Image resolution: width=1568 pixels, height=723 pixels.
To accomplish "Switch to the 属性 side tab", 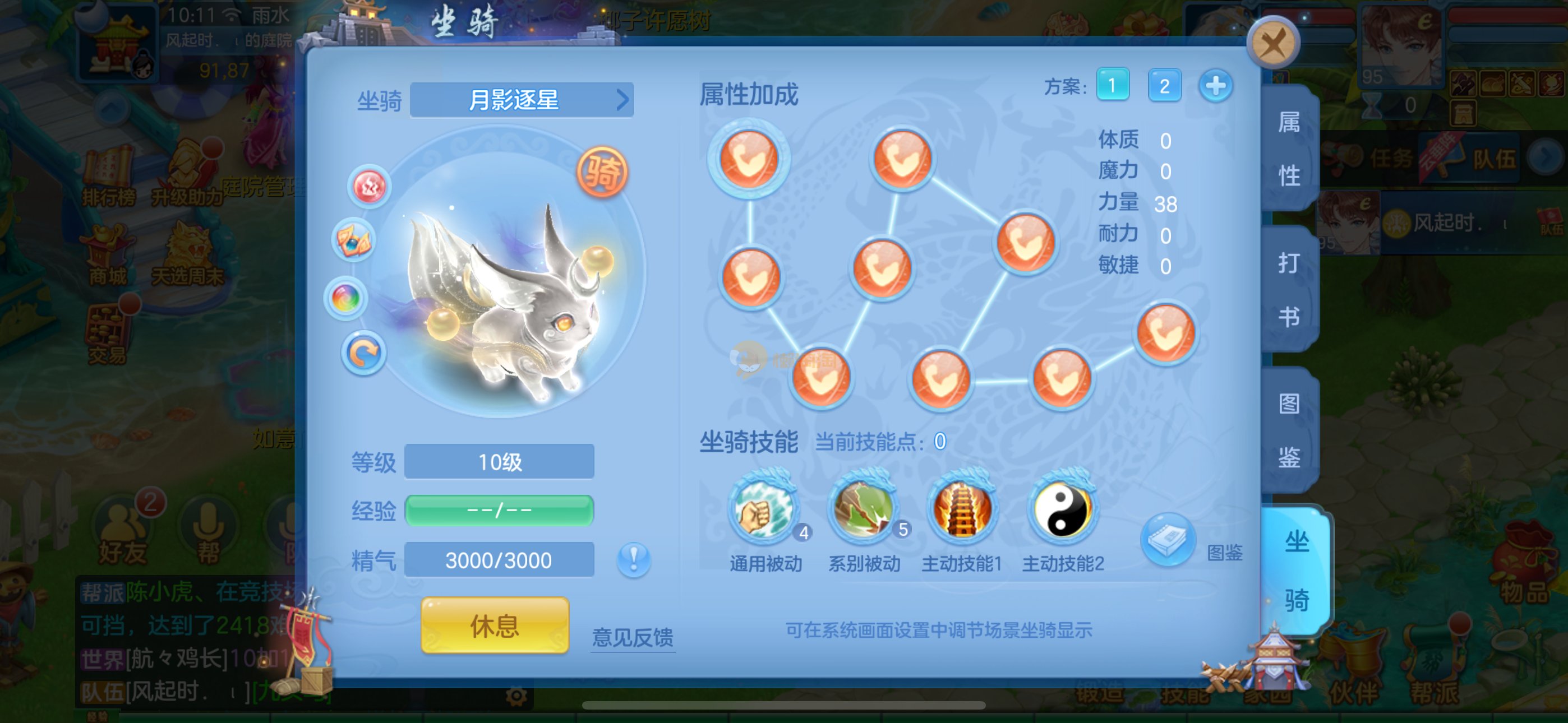I will pos(1289,149).
